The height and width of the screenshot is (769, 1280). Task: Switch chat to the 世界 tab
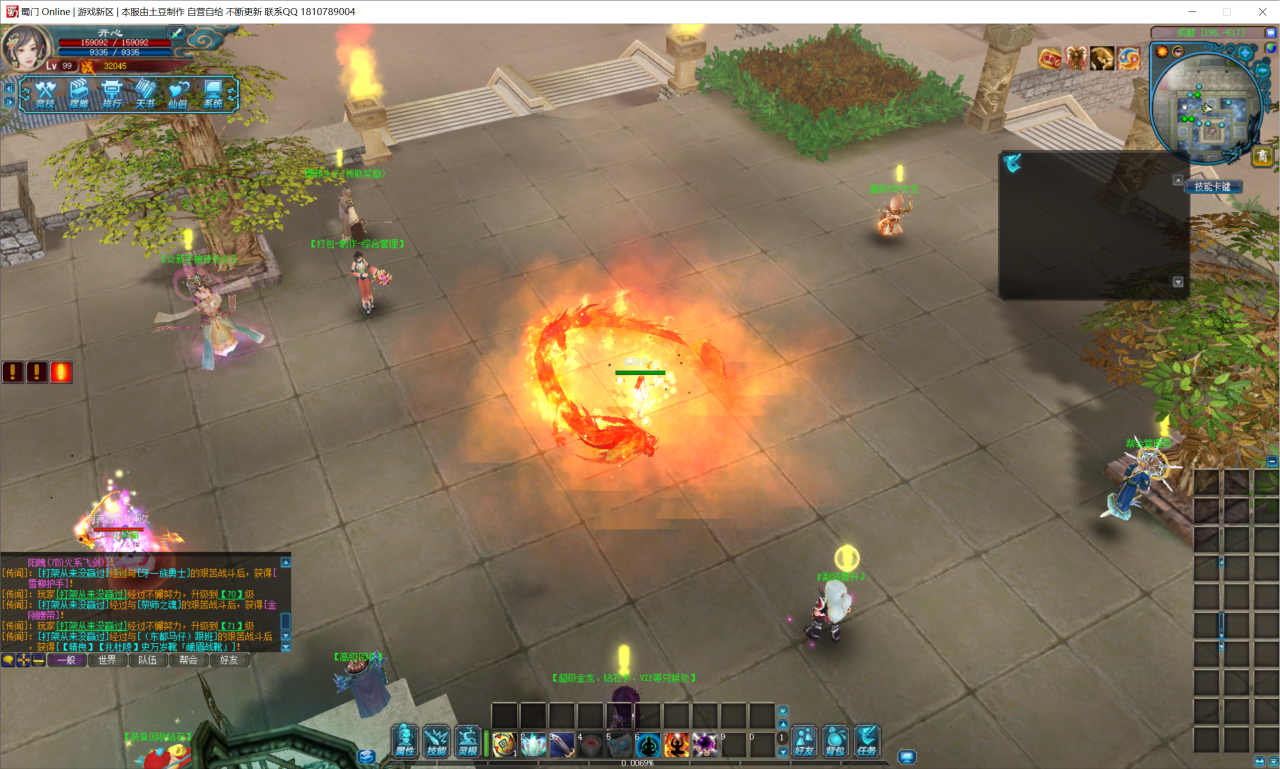point(107,660)
